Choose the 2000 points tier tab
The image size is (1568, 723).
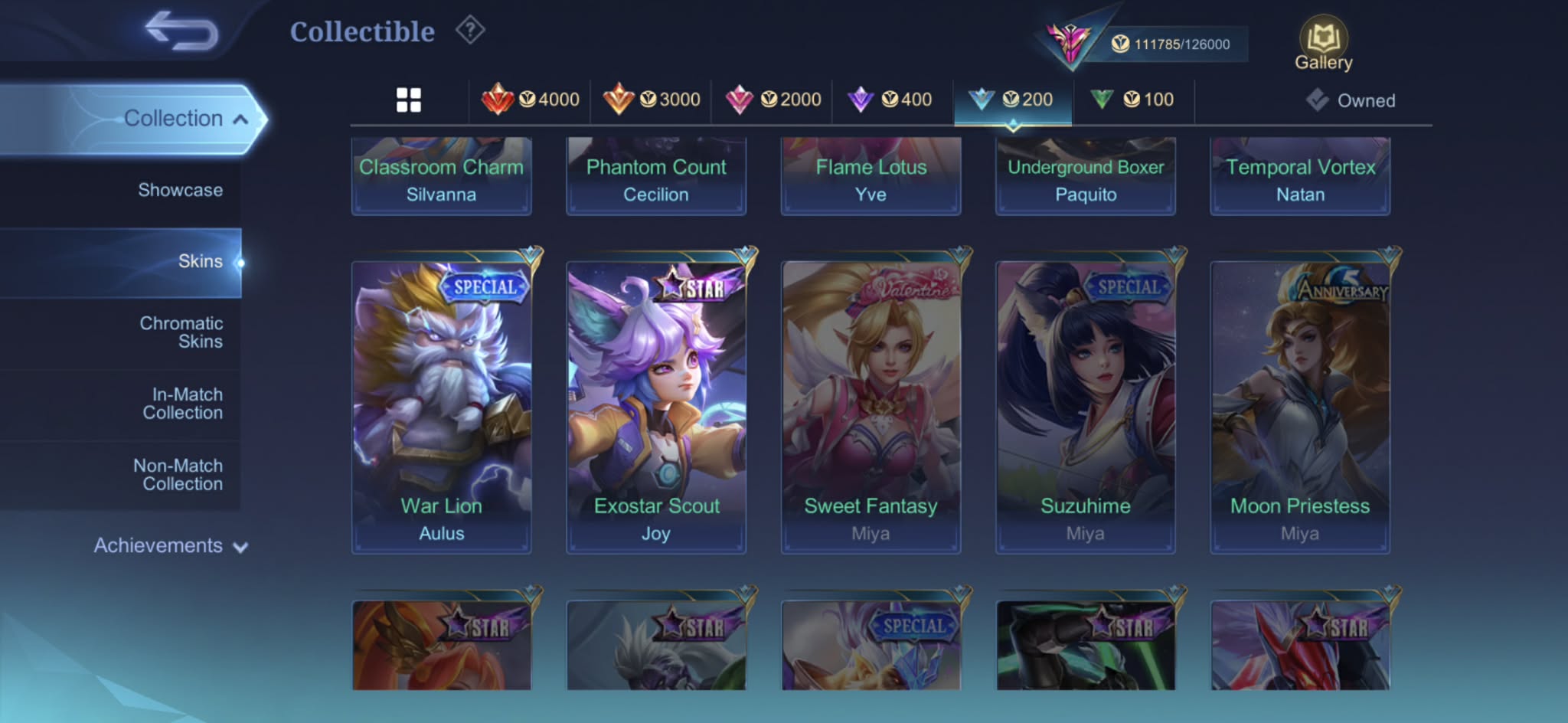773,100
